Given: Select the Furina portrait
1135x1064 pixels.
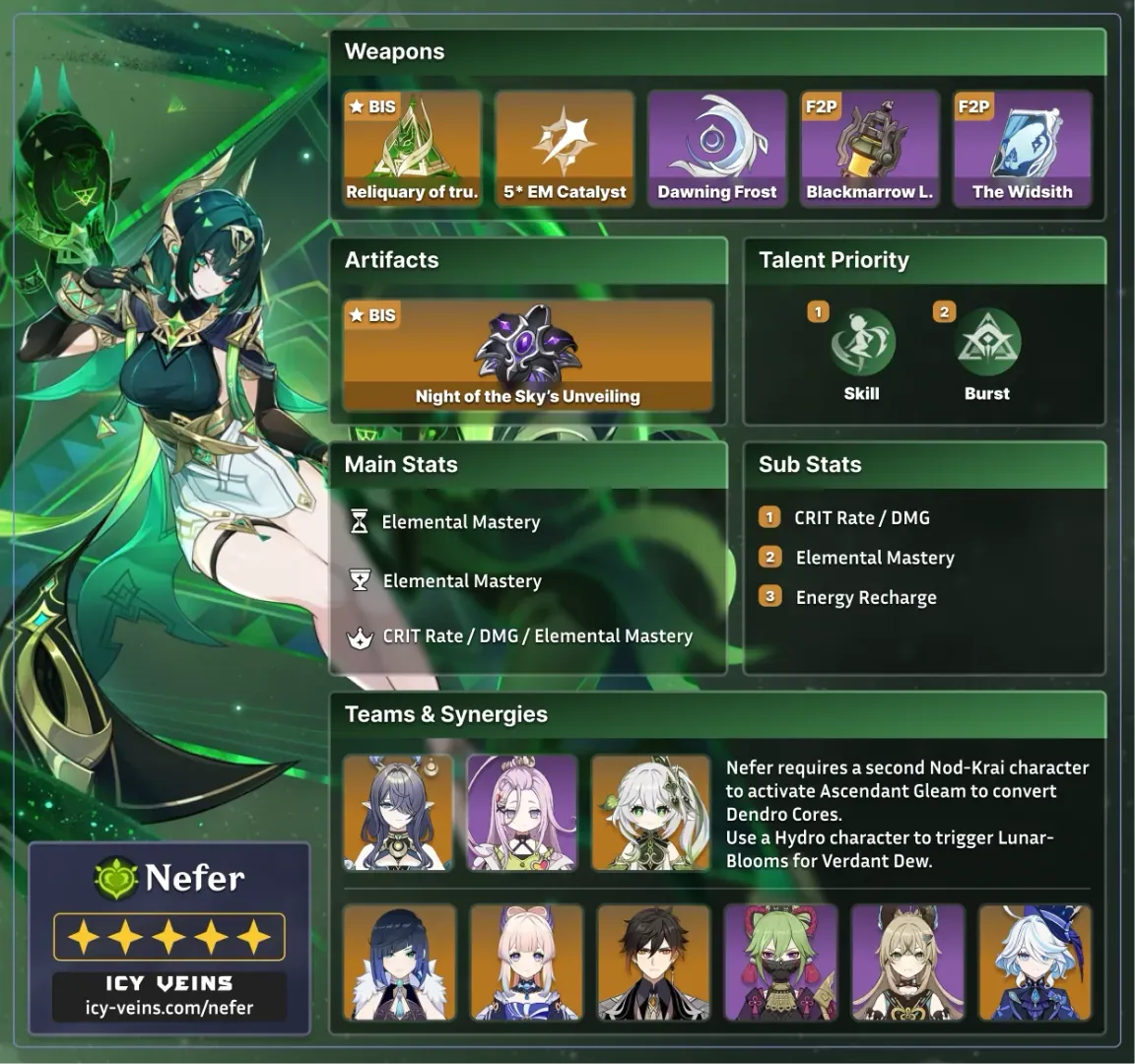Looking at the screenshot, I should pos(1035,963).
